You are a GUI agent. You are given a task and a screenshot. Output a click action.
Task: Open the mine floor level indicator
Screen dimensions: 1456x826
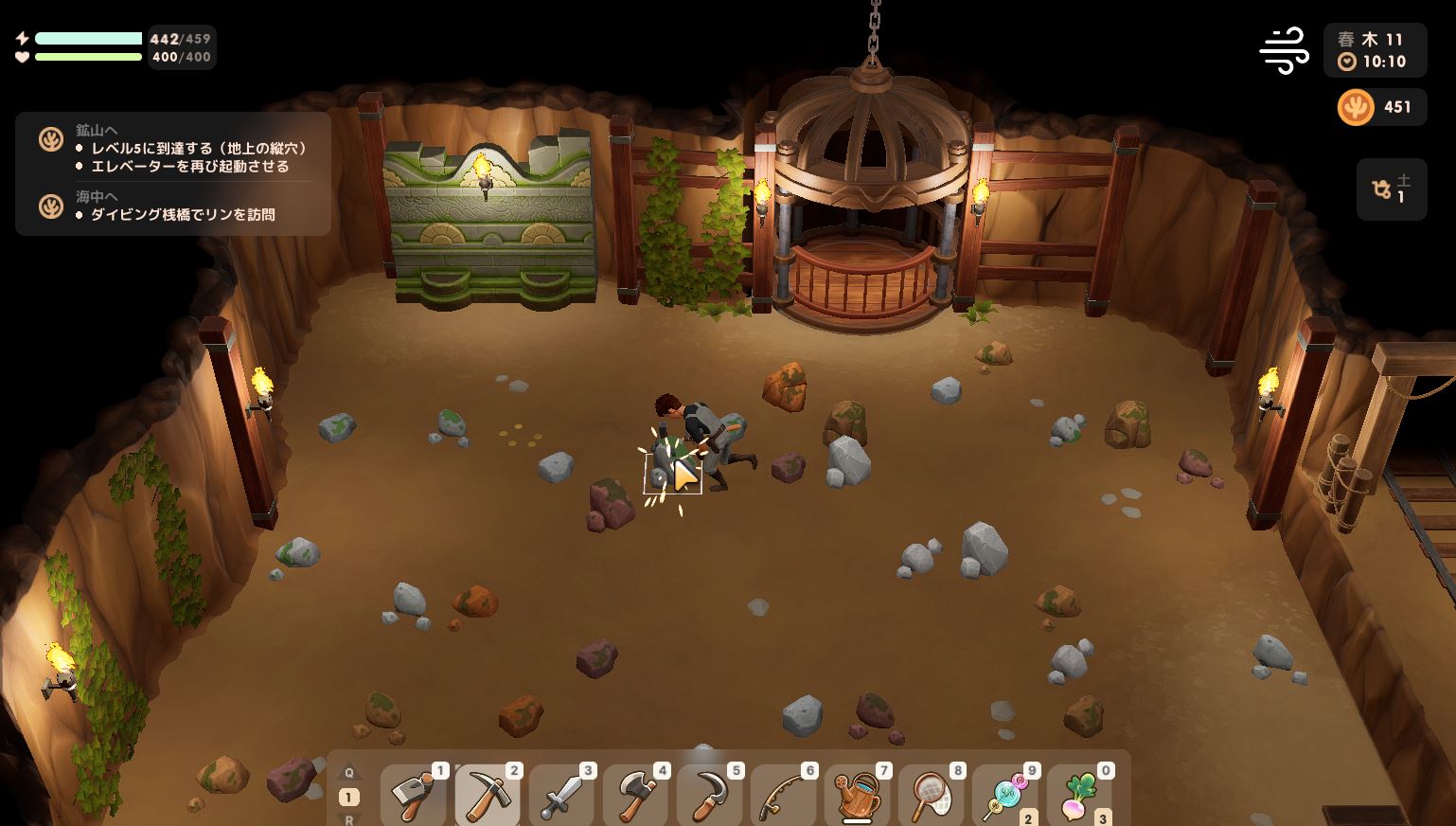[x=1391, y=189]
